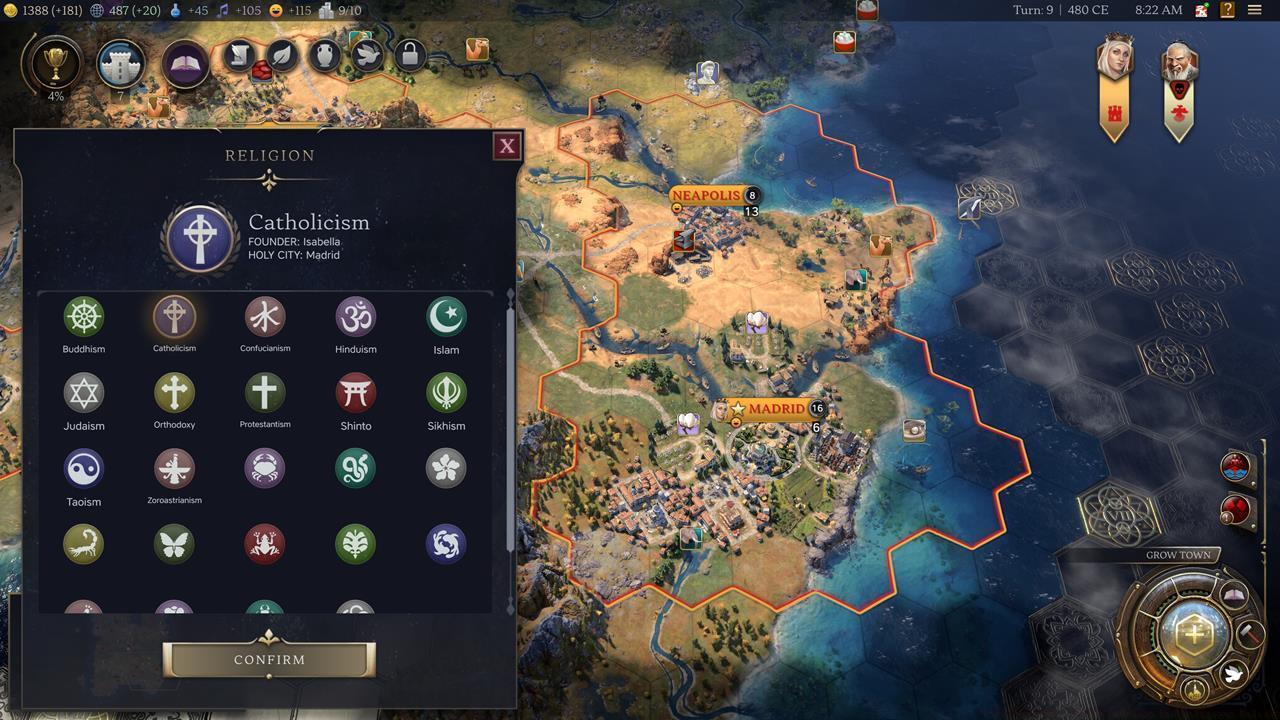
Task: Select the Orthodoxy cross icon
Action: tap(174, 393)
